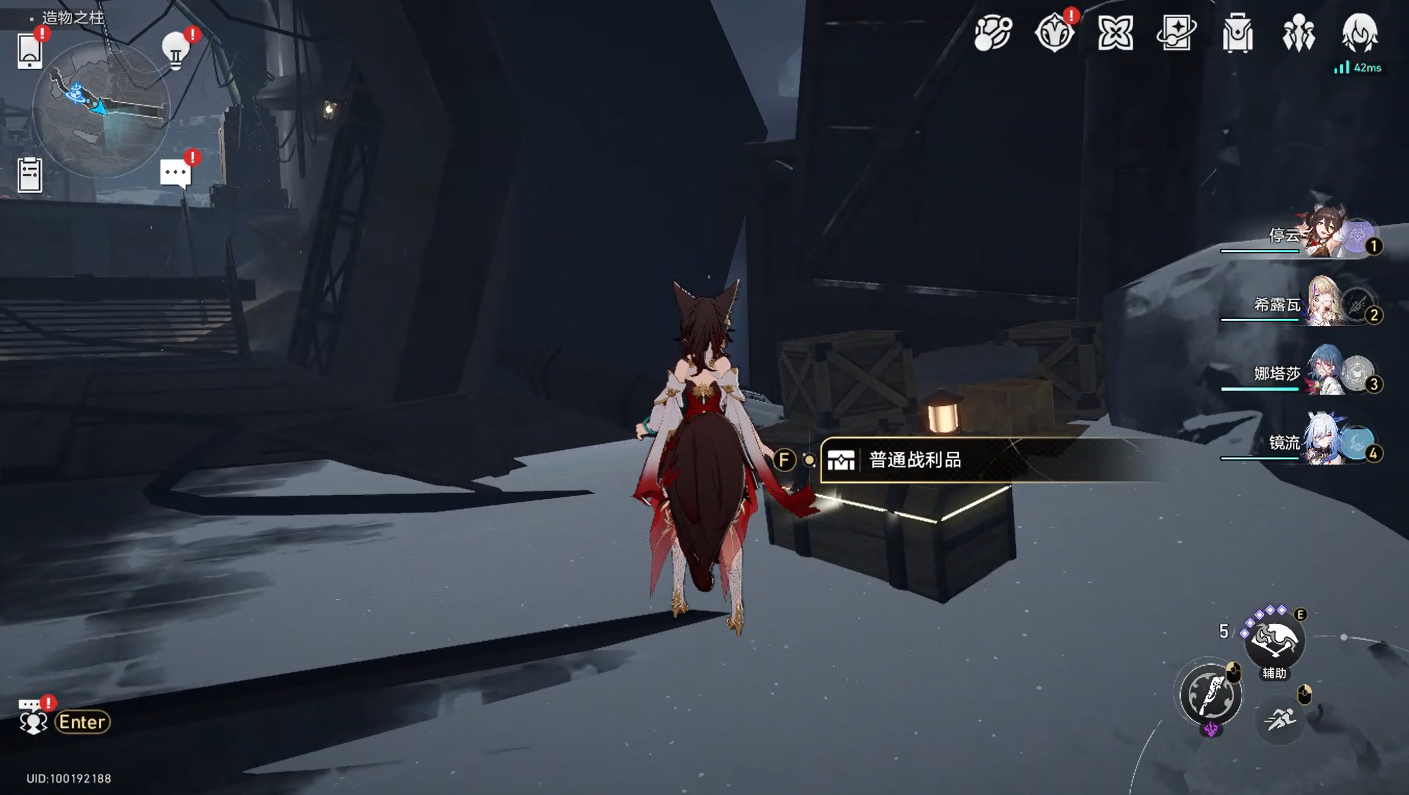Open the mission clipboard log
The image size is (1409, 795).
30,175
